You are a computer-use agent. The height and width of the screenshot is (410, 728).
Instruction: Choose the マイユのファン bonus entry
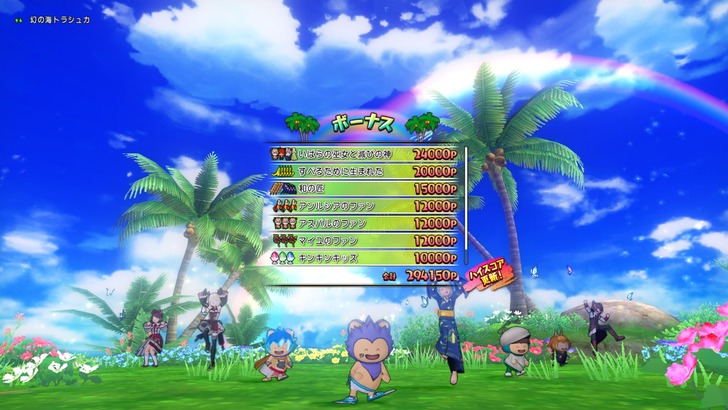pyautogui.click(x=364, y=240)
